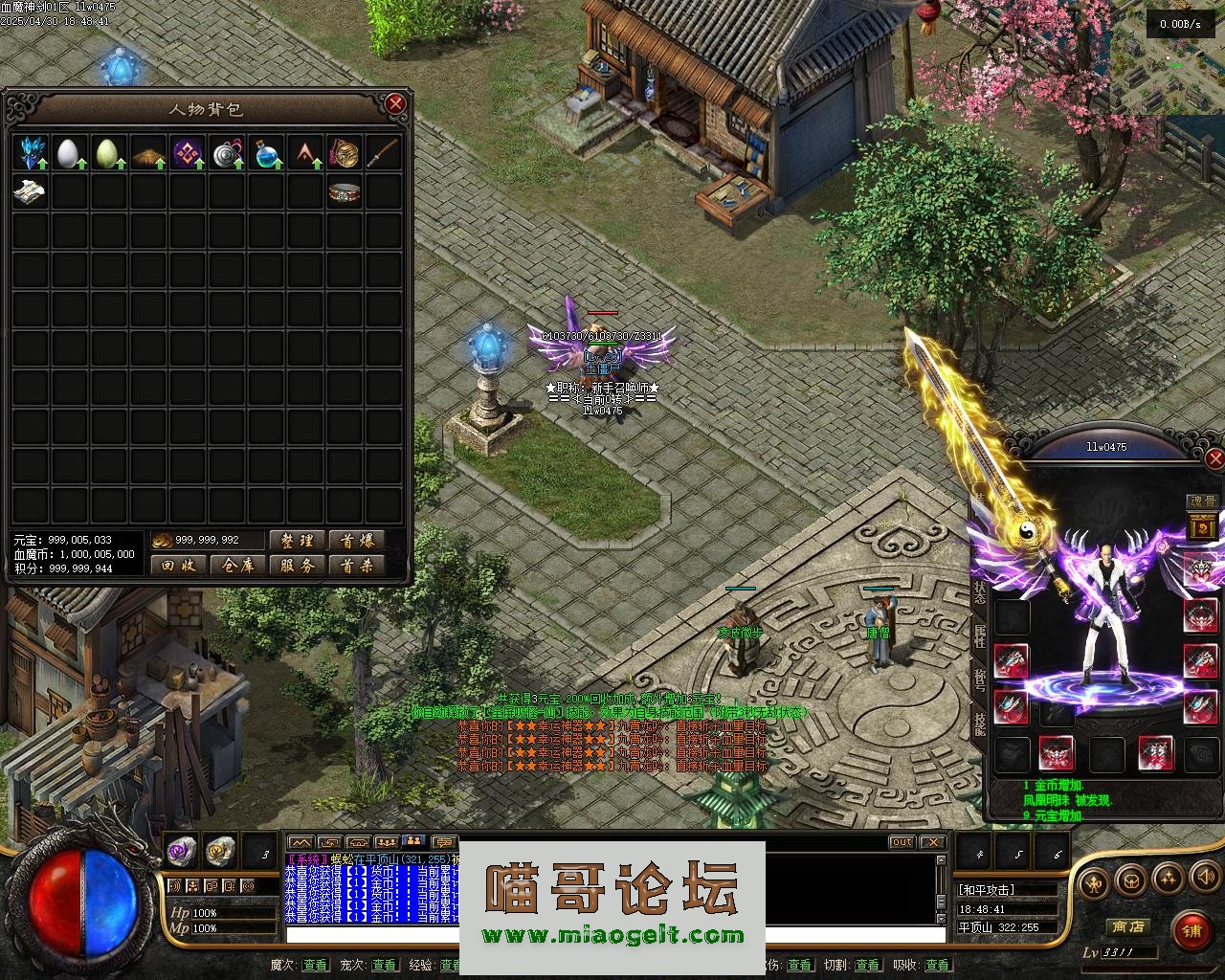Use the purple spiral stone hotbar item
1225x980 pixels.
click(181, 849)
